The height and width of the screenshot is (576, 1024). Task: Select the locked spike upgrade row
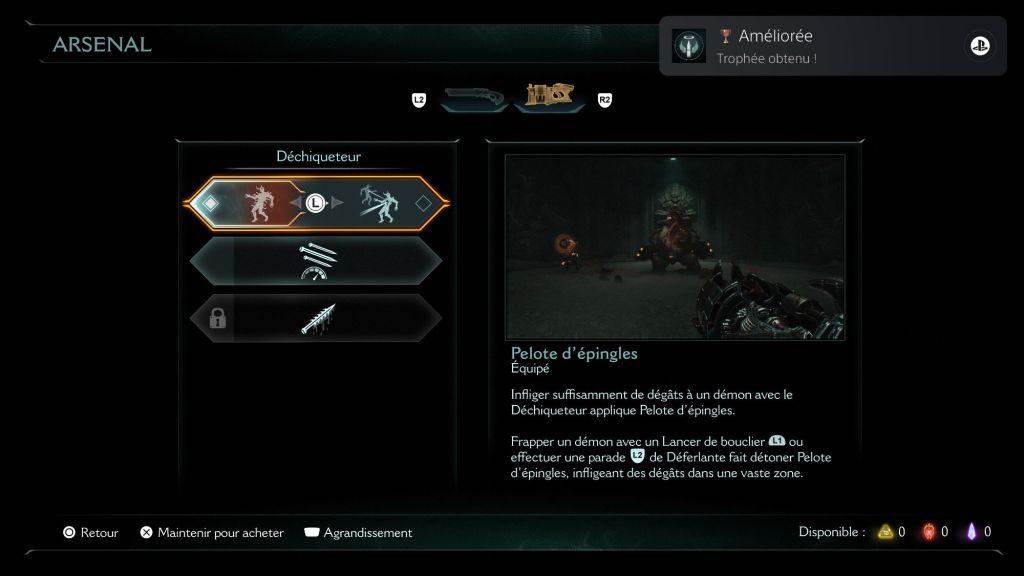pos(316,318)
